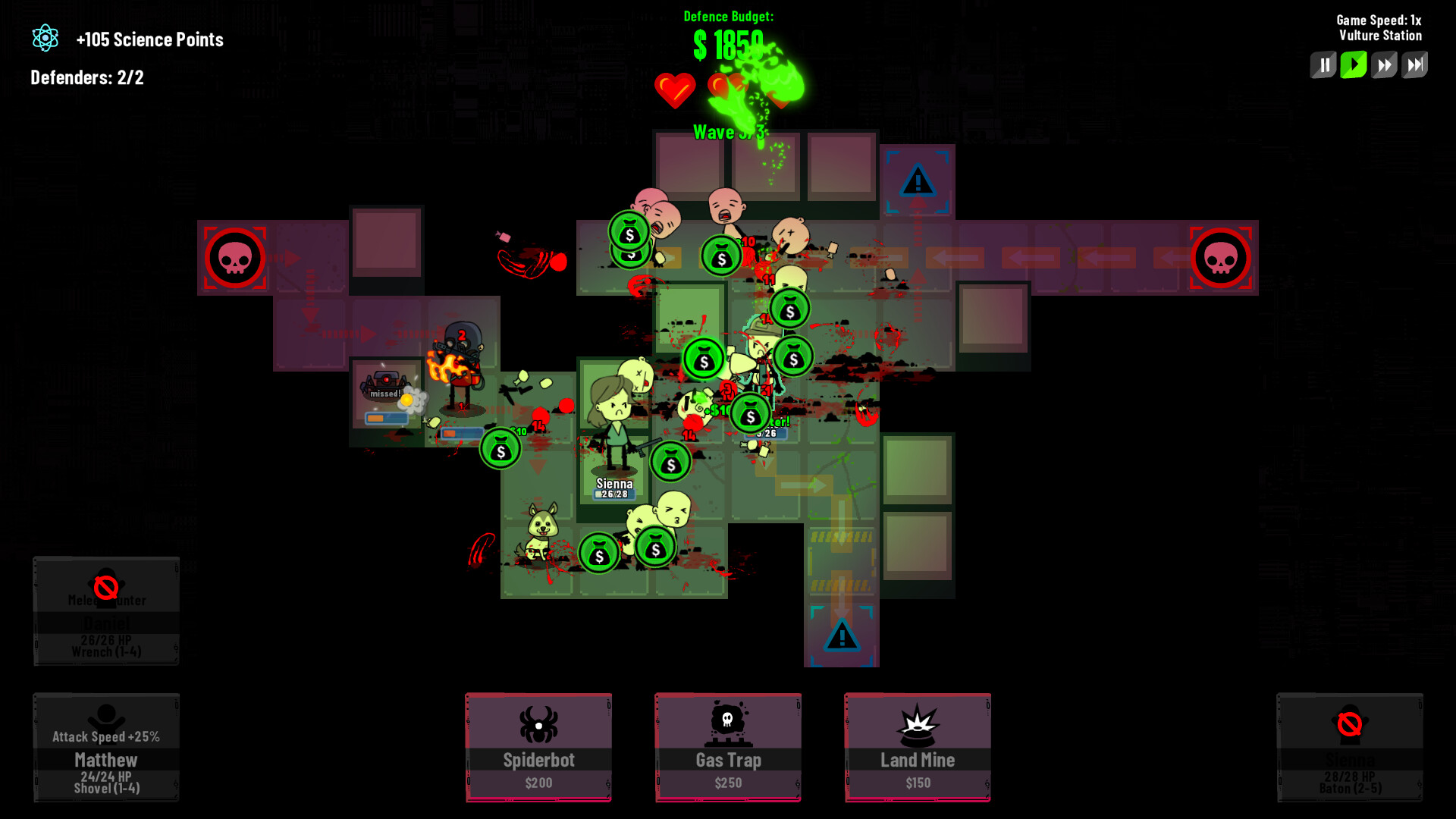Select the Land Mine card
Image resolution: width=1456 pixels, height=819 pixels.
[917, 747]
